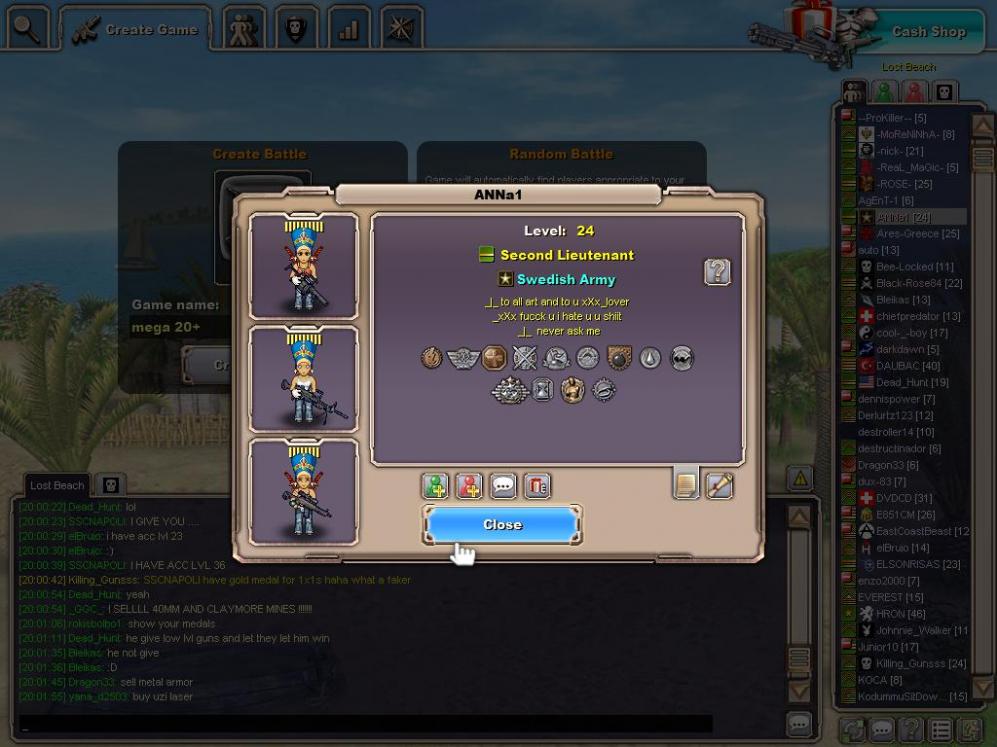This screenshot has height=747, width=997.
Task: Open private chat via speech bubble icon
Action: pyautogui.click(x=503, y=486)
